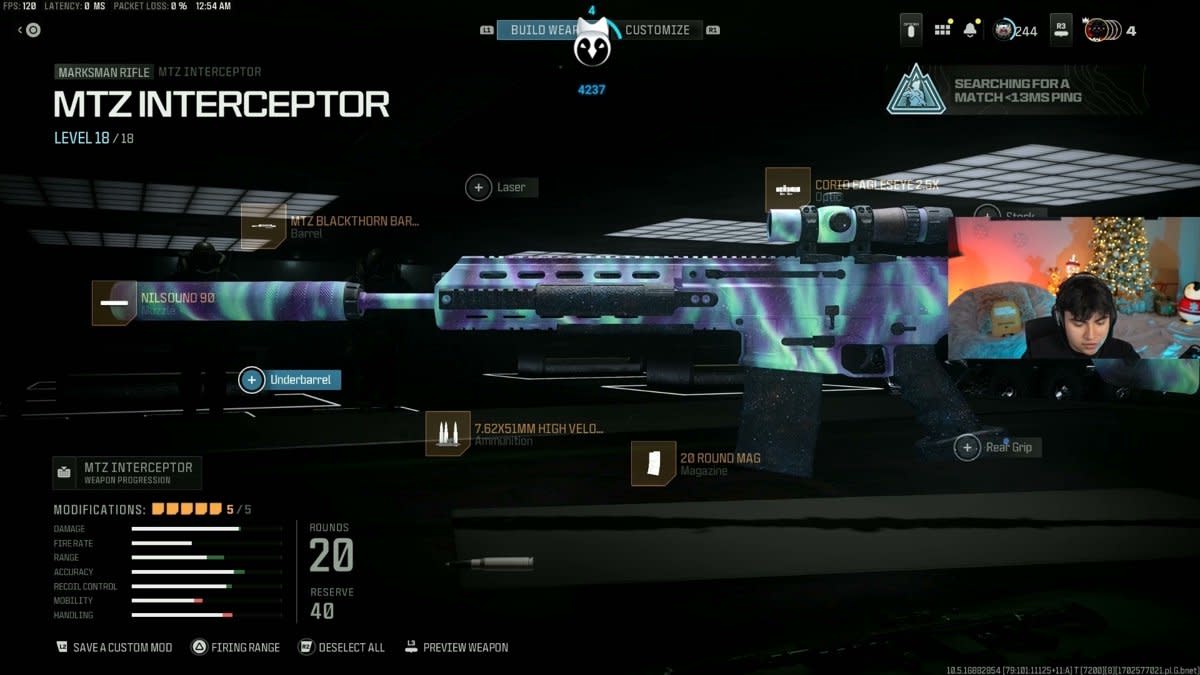Open the grid menu icon
1200x675 pixels.
tap(942, 30)
